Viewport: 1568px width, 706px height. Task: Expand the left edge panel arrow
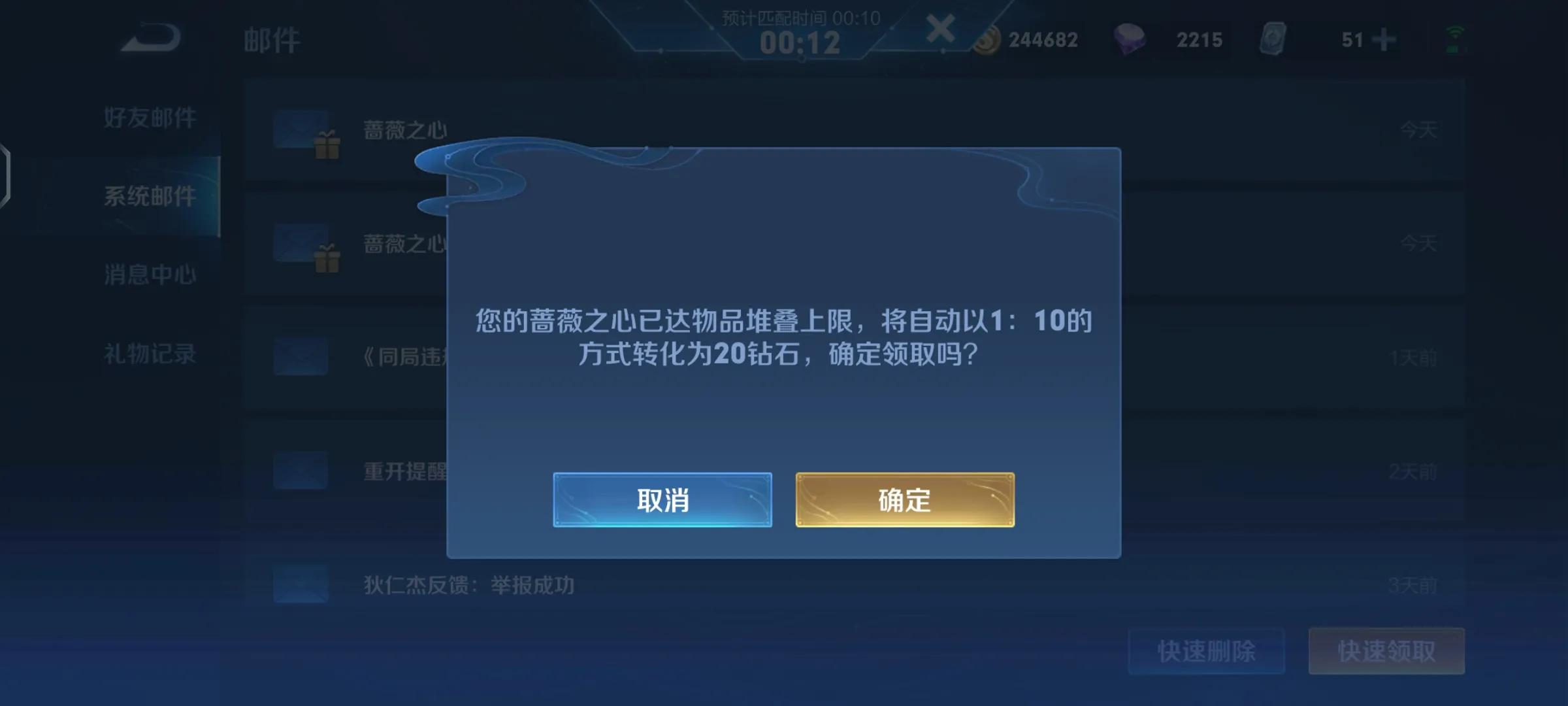pyautogui.click(x=7, y=176)
